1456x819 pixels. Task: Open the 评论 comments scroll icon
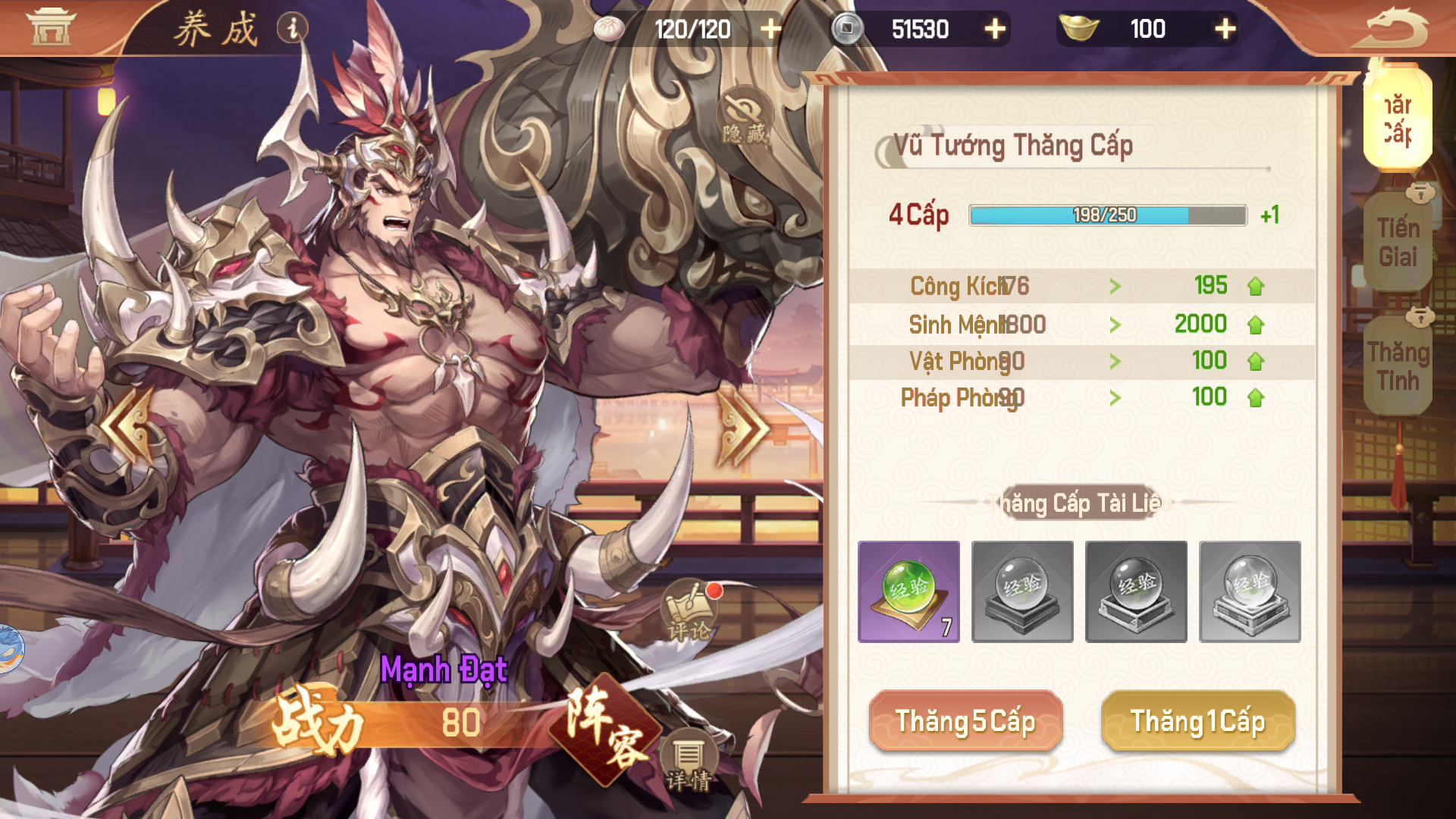[x=688, y=611]
